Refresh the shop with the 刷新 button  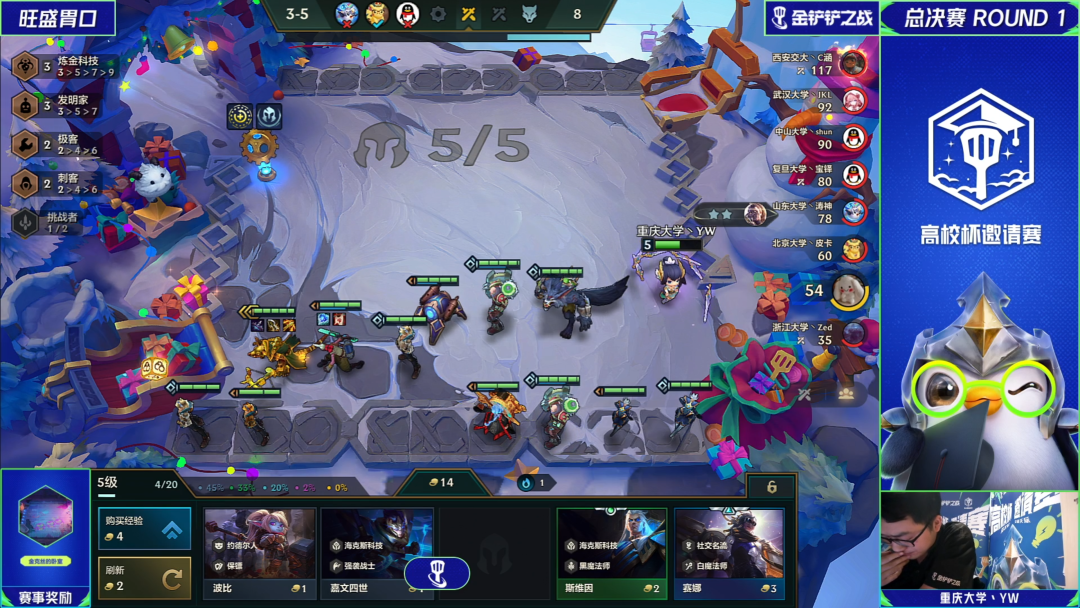click(x=144, y=577)
